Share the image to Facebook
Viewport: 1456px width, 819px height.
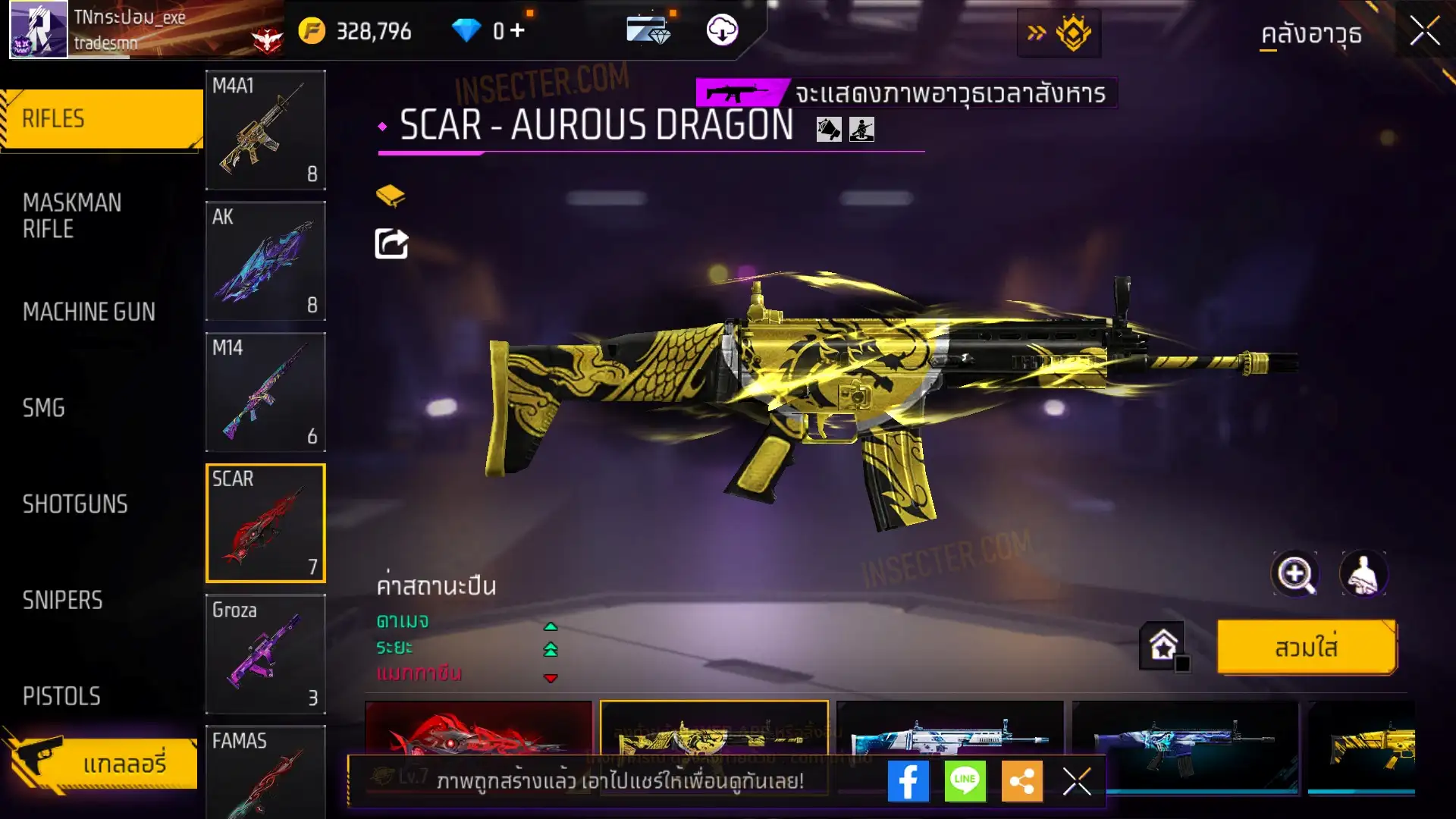[908, 781]
